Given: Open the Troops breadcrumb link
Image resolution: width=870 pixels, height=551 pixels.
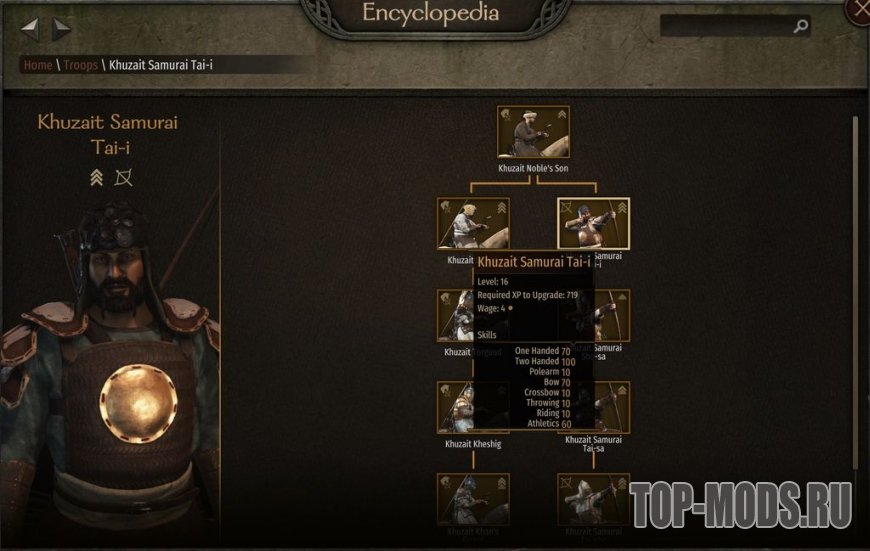Looking at the screenshot, I should point(81,65).
